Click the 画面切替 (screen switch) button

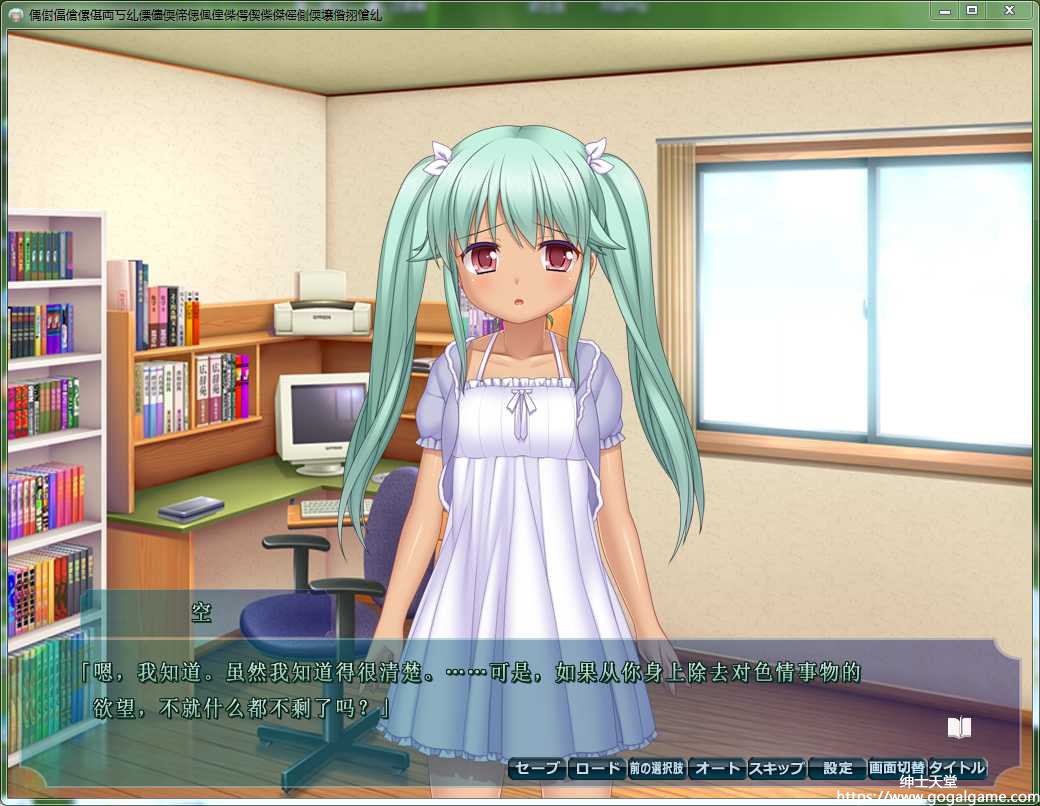(x=897, y=768)
